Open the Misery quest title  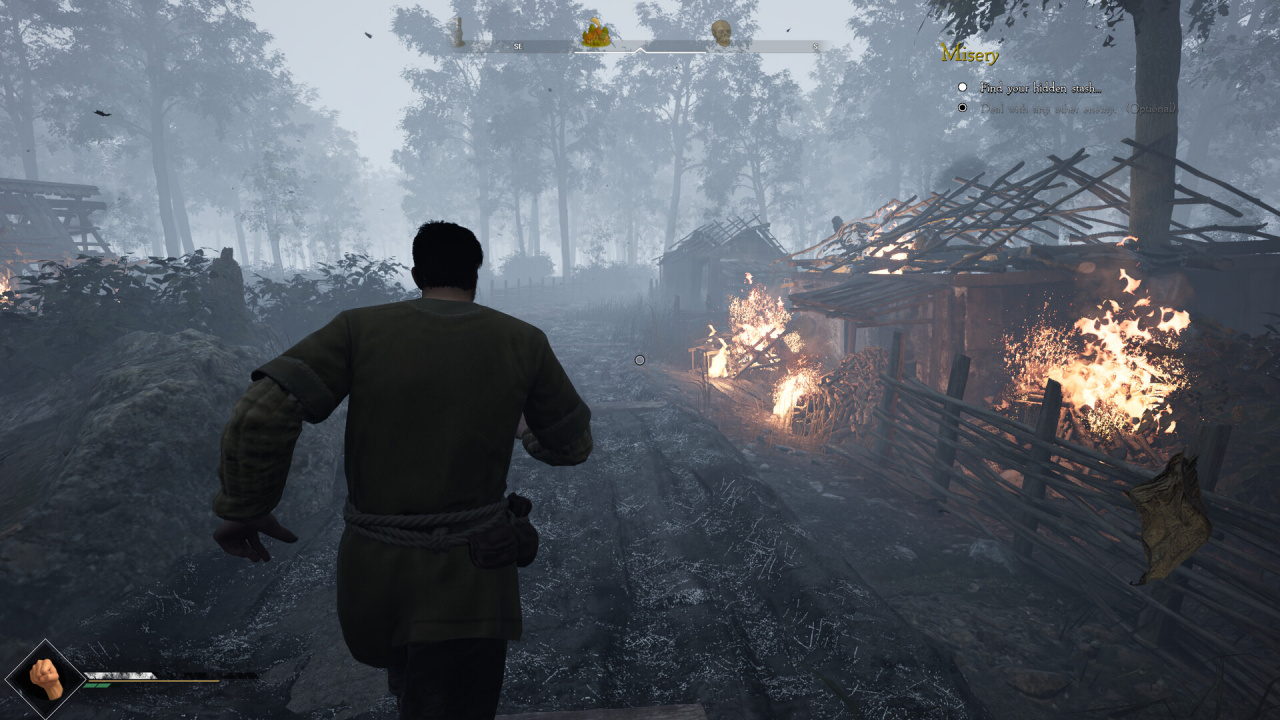(x=970, y=54)
